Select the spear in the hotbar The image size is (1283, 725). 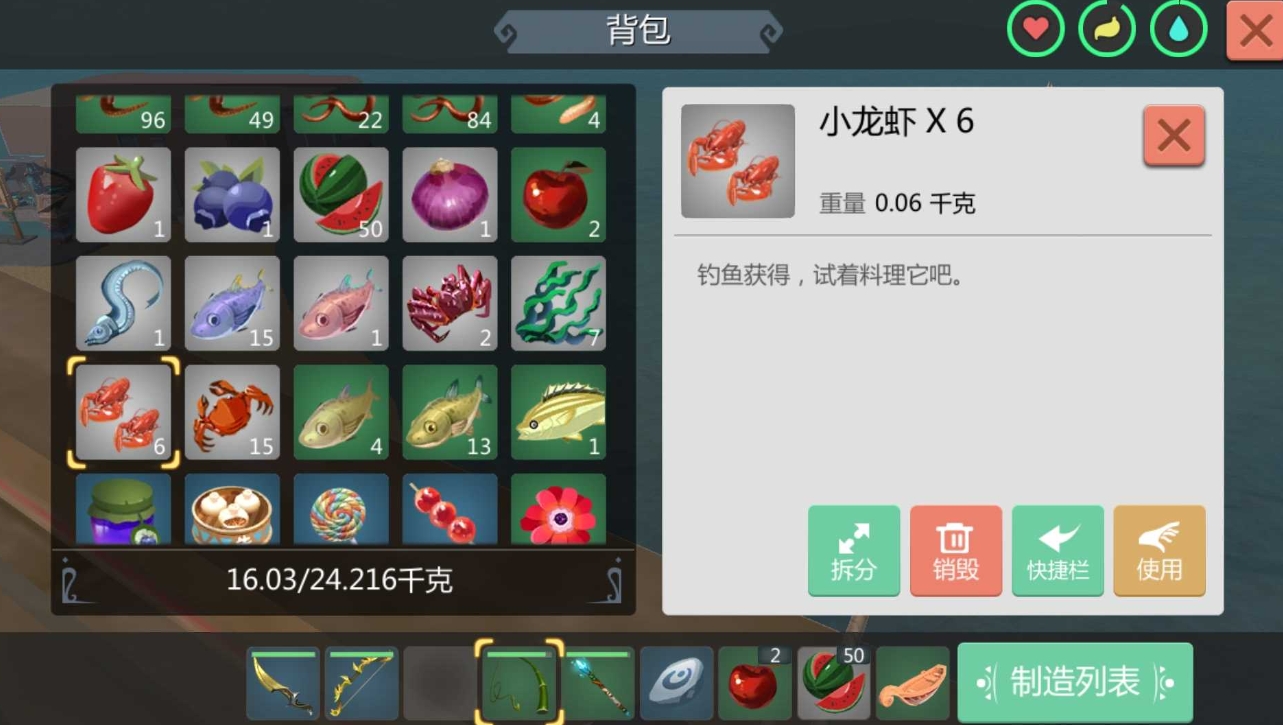click(x=597, y=683)
